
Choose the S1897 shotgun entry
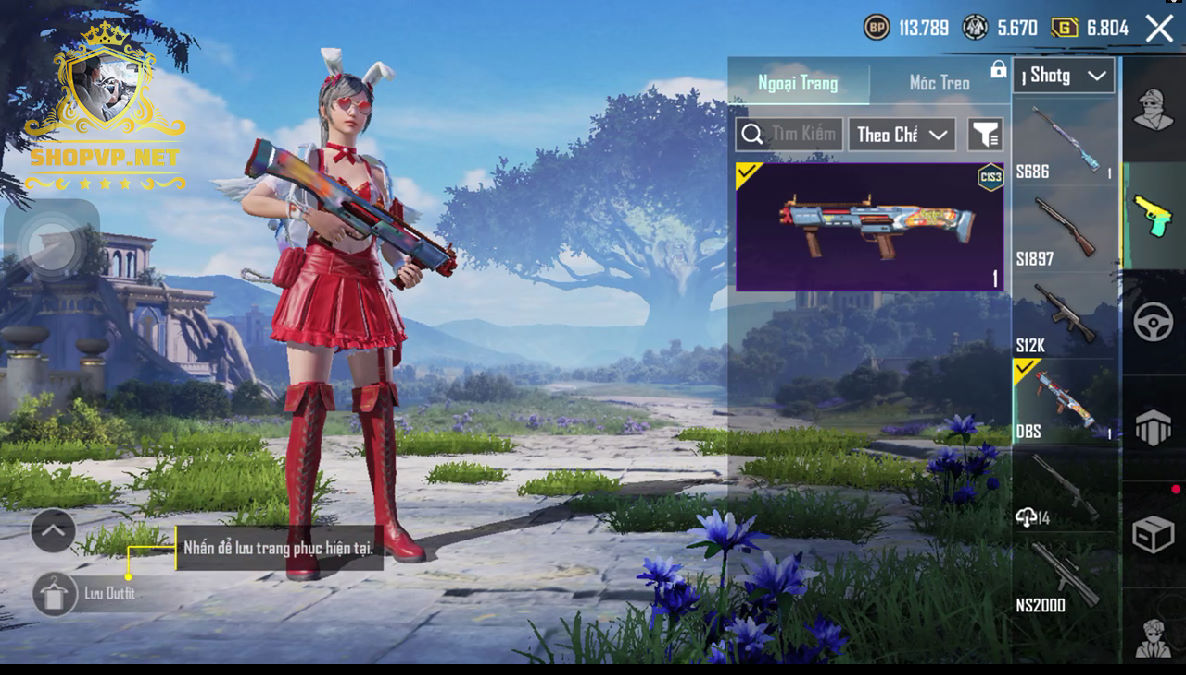[x=1064, y=229]
